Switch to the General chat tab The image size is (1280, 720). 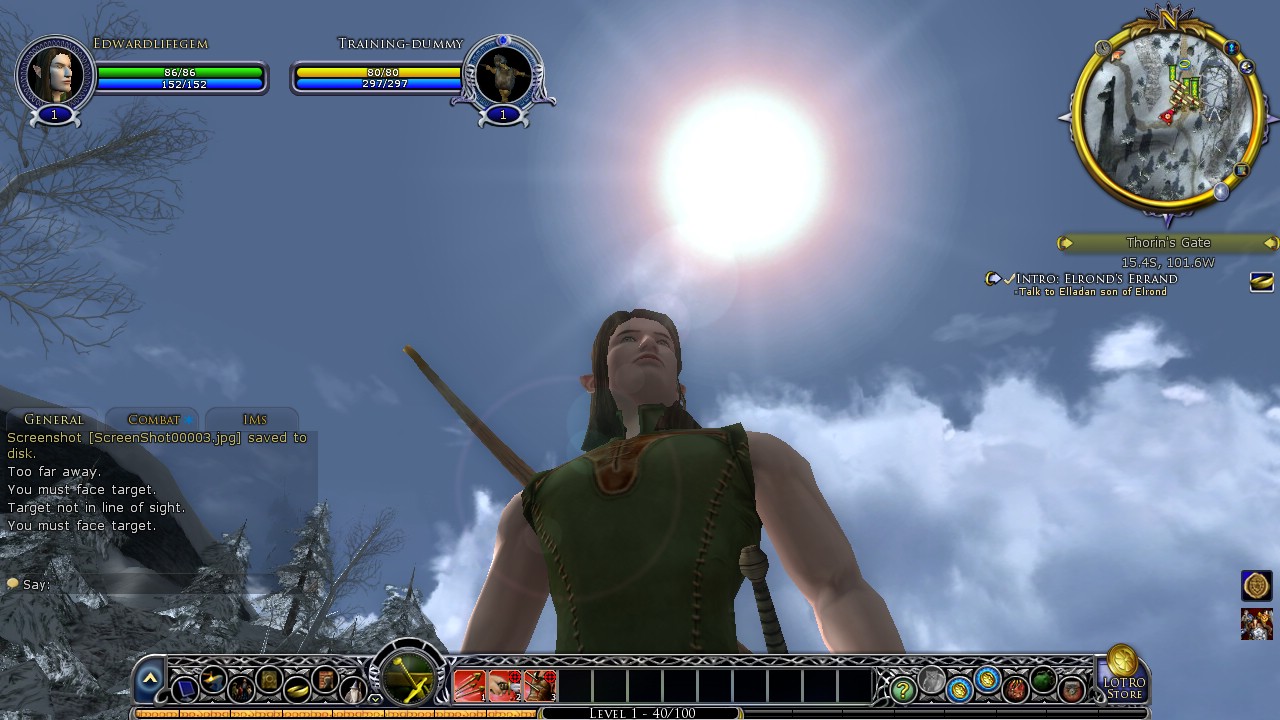(x=54, y=420)
